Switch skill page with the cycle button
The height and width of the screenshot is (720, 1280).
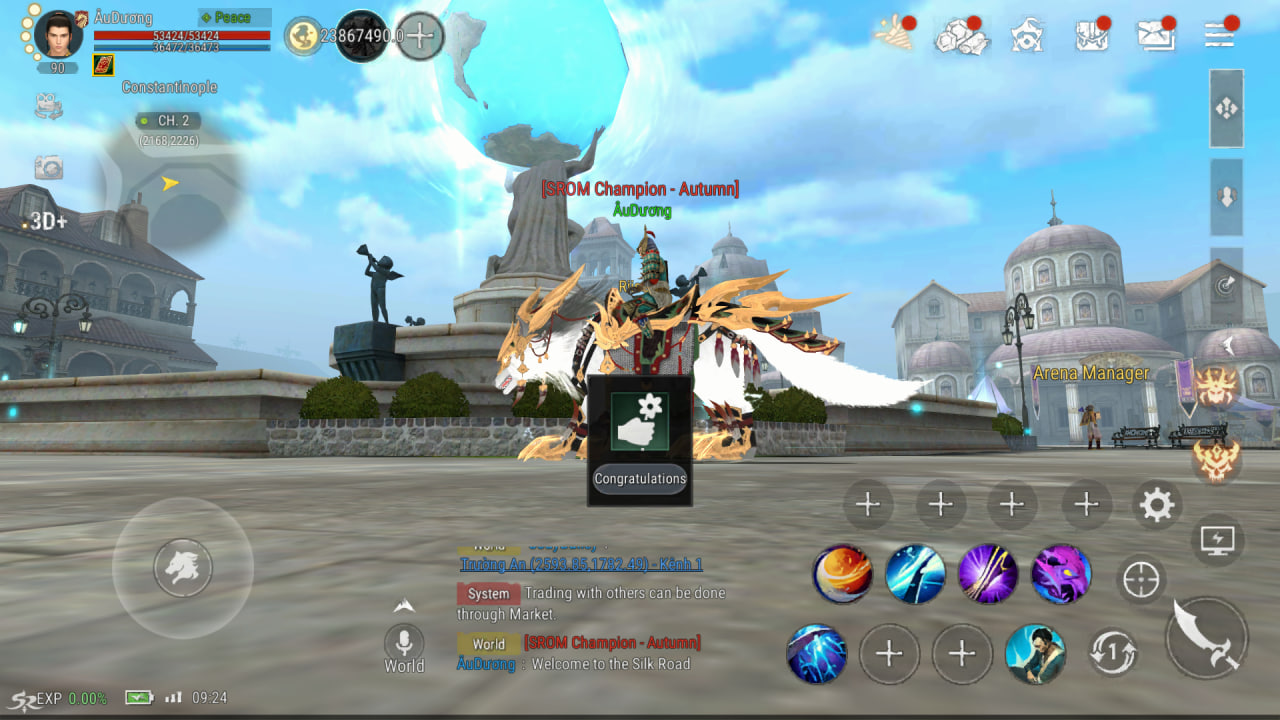pyautogui.click(x=1112, y=654)
